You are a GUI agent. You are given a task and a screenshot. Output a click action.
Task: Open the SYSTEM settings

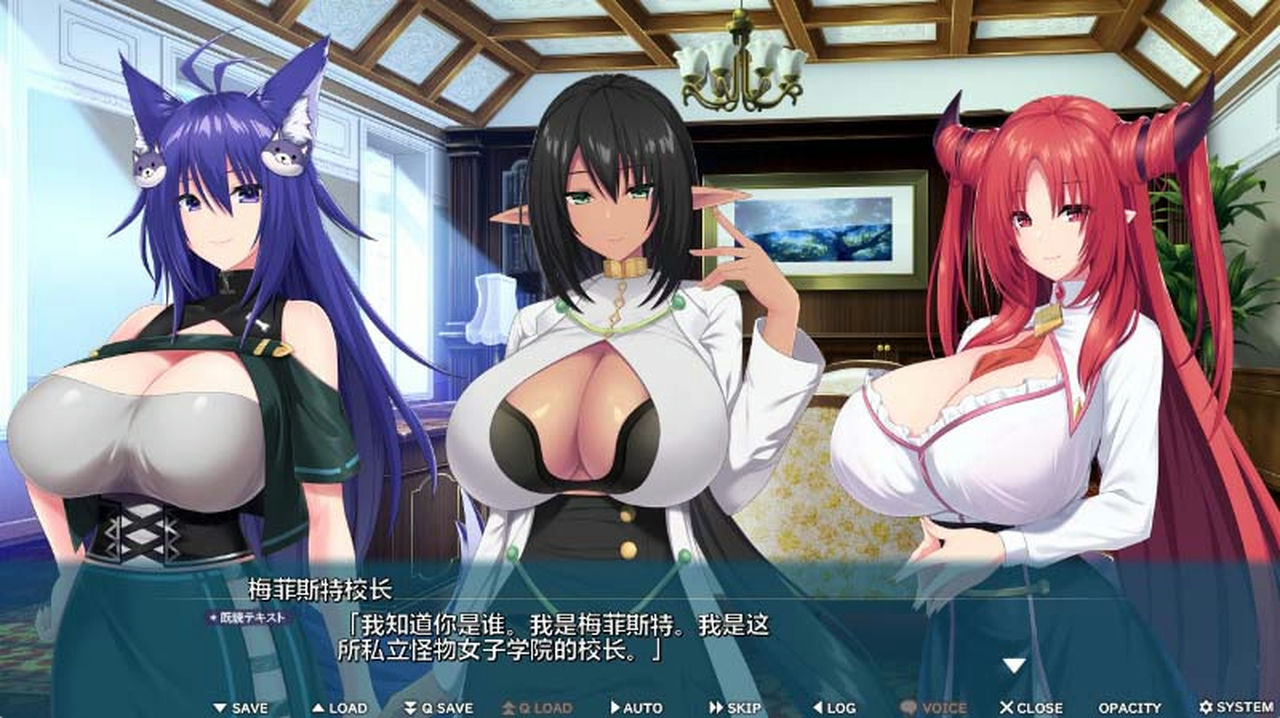1236,707
